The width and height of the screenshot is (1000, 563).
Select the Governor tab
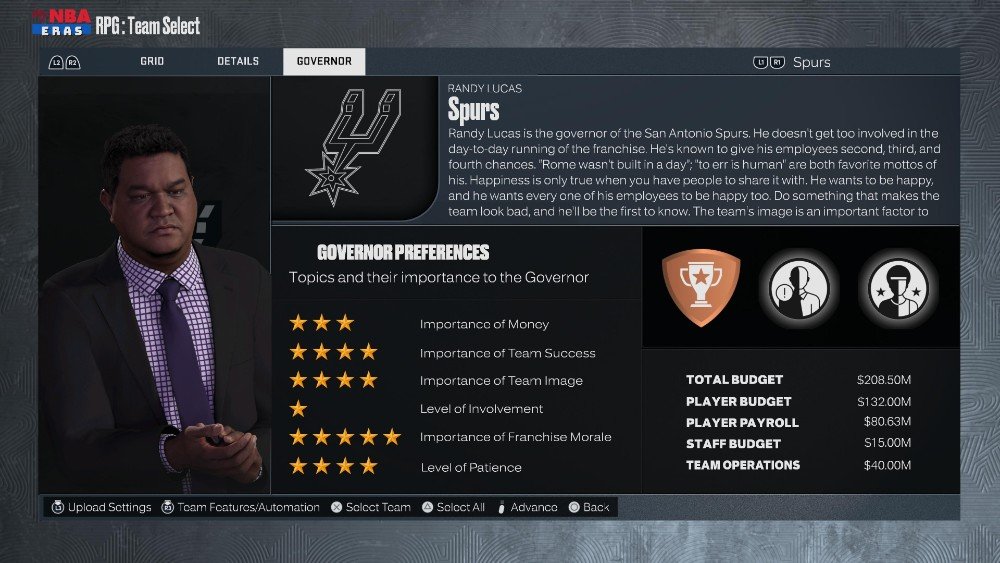click(324, 62)
